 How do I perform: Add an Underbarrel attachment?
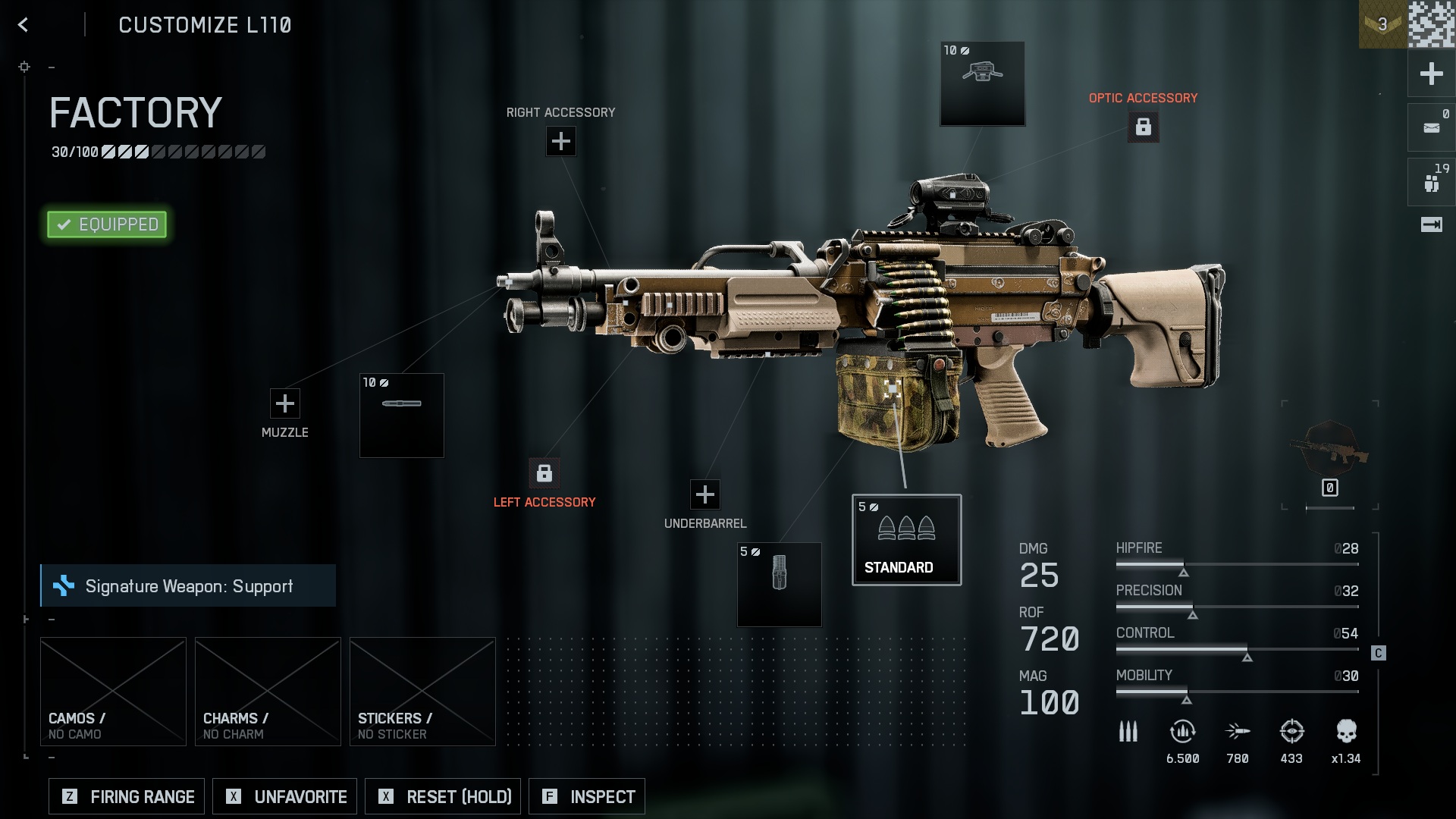point(705,494)
